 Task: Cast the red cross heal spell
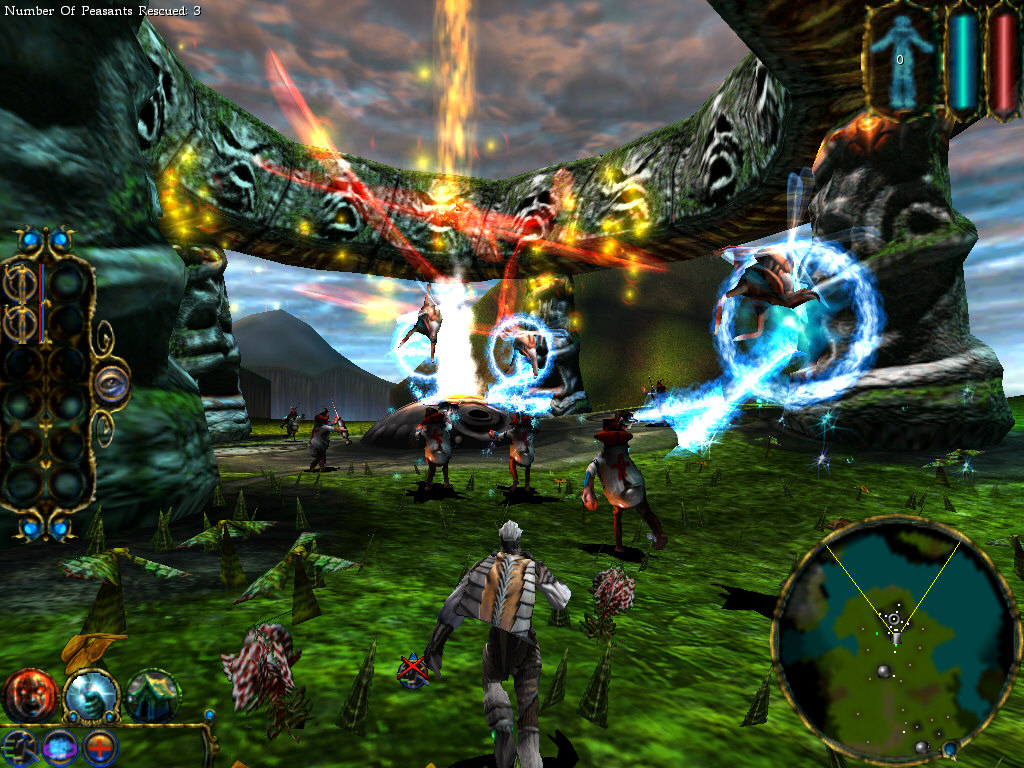100,747
